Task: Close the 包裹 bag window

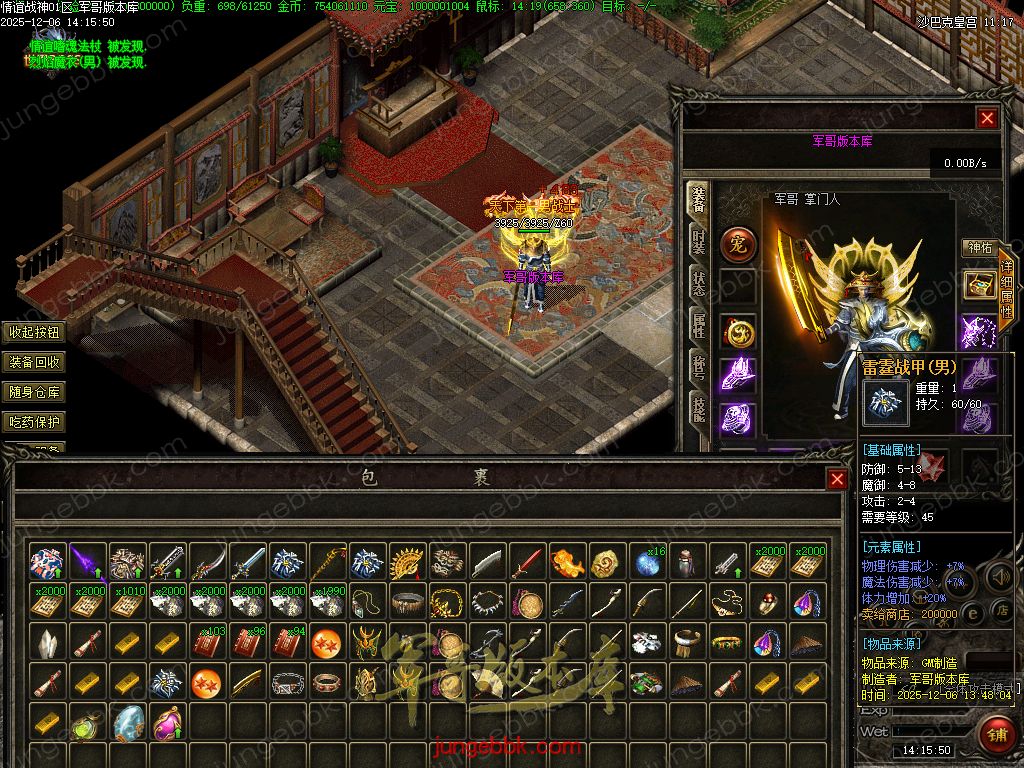Action: click(837, 480)
